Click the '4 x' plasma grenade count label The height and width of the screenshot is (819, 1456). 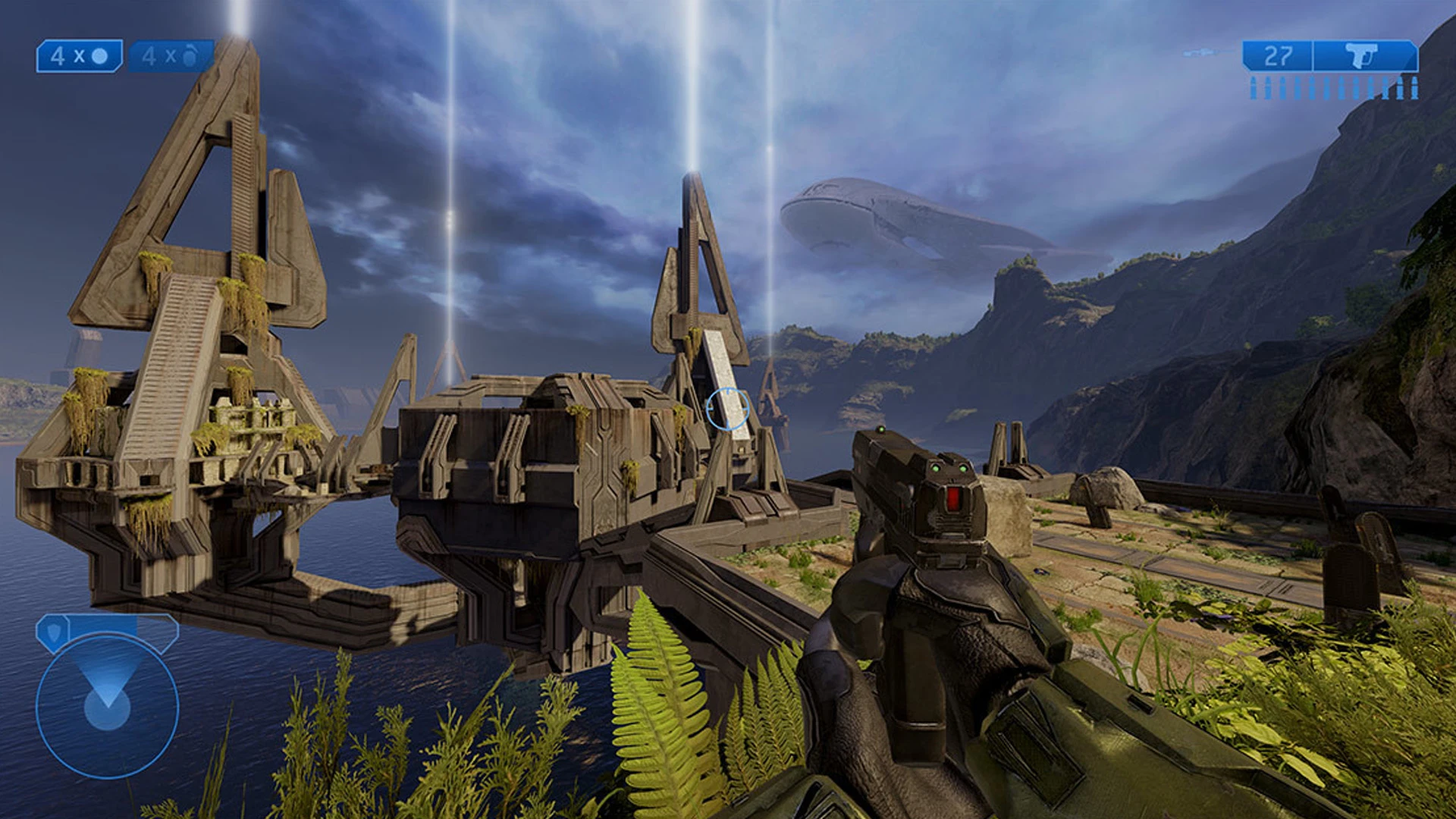pyautogui.click(x=161, y=56)
